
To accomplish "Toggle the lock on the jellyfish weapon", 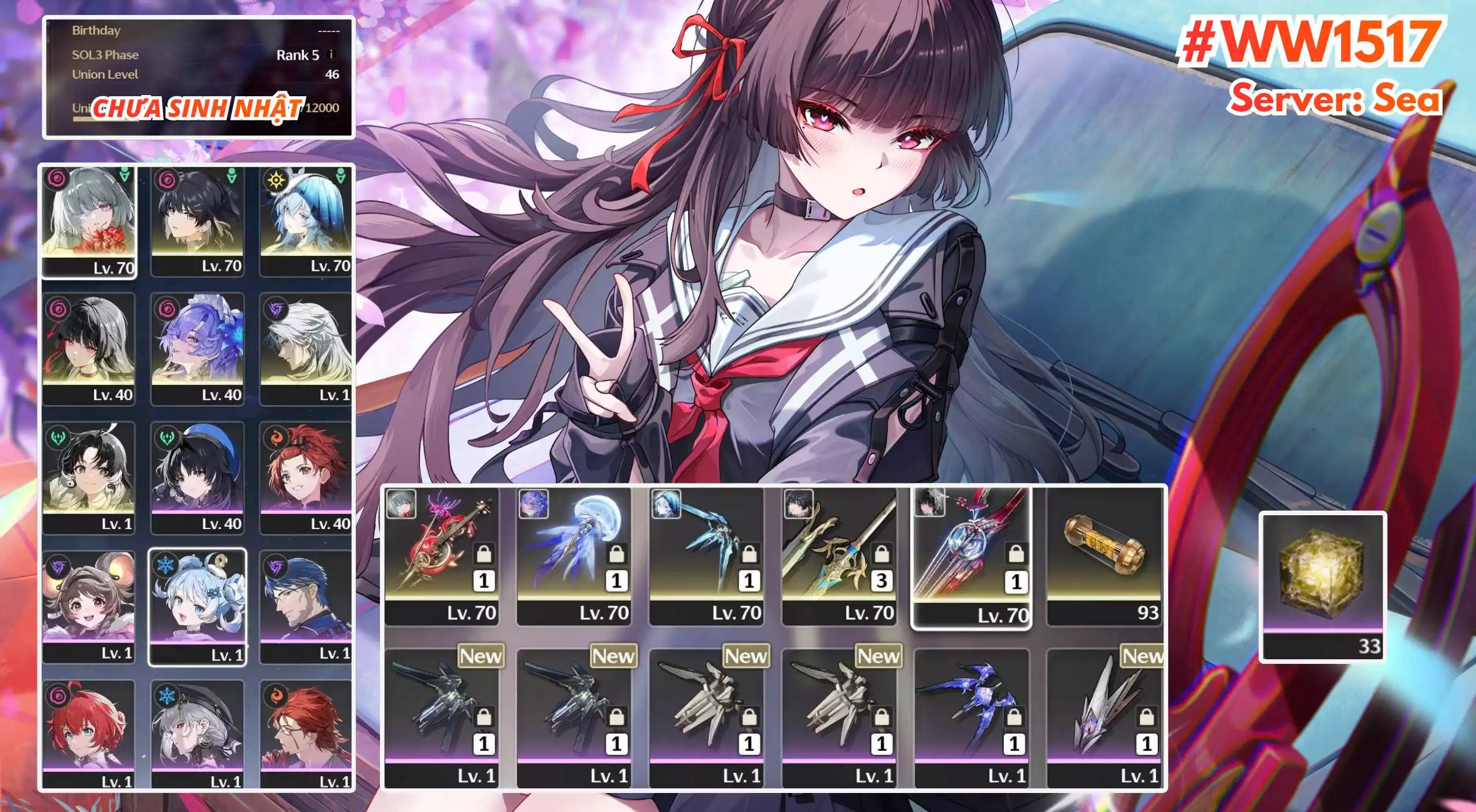I will click(x=616, y=554).
